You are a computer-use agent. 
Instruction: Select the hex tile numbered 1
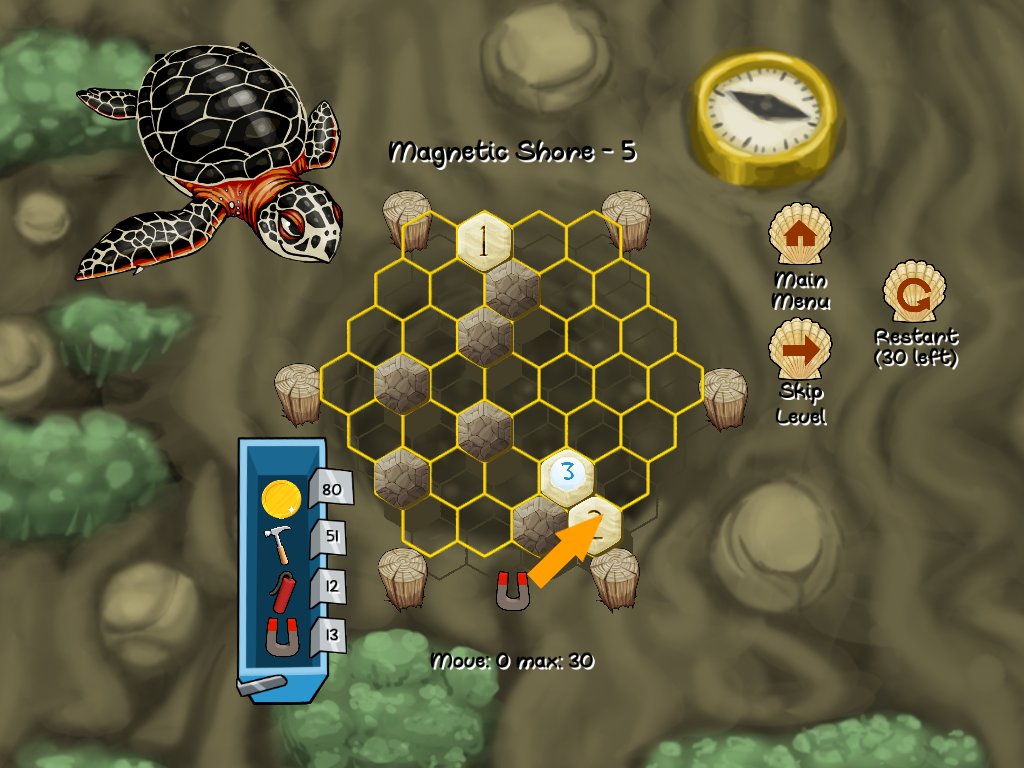485,242
